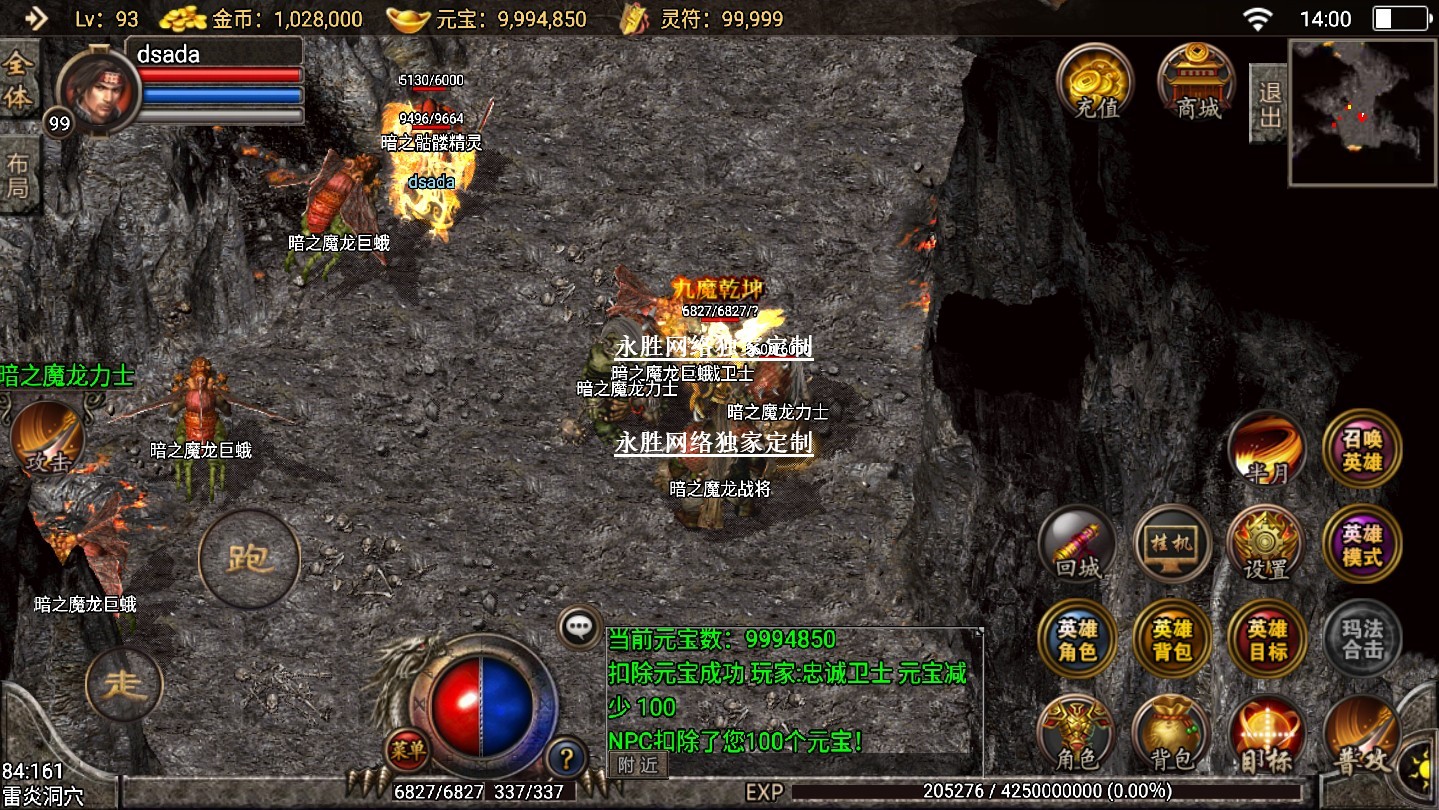Open the 商城 mall
Screen dimensions: 1439x810
pyautogui.click(x=1196, y=82)
